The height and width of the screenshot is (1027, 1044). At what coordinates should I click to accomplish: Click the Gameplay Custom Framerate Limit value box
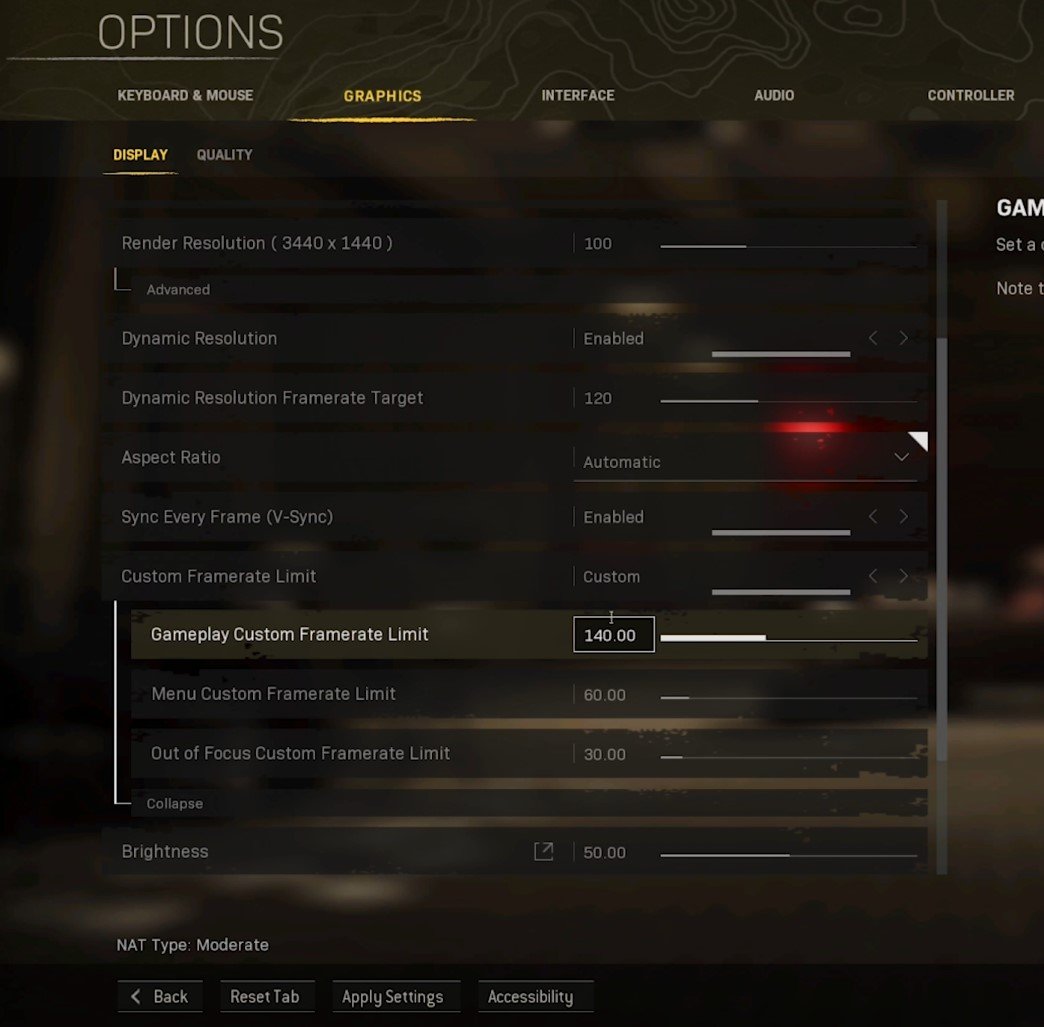613,635
